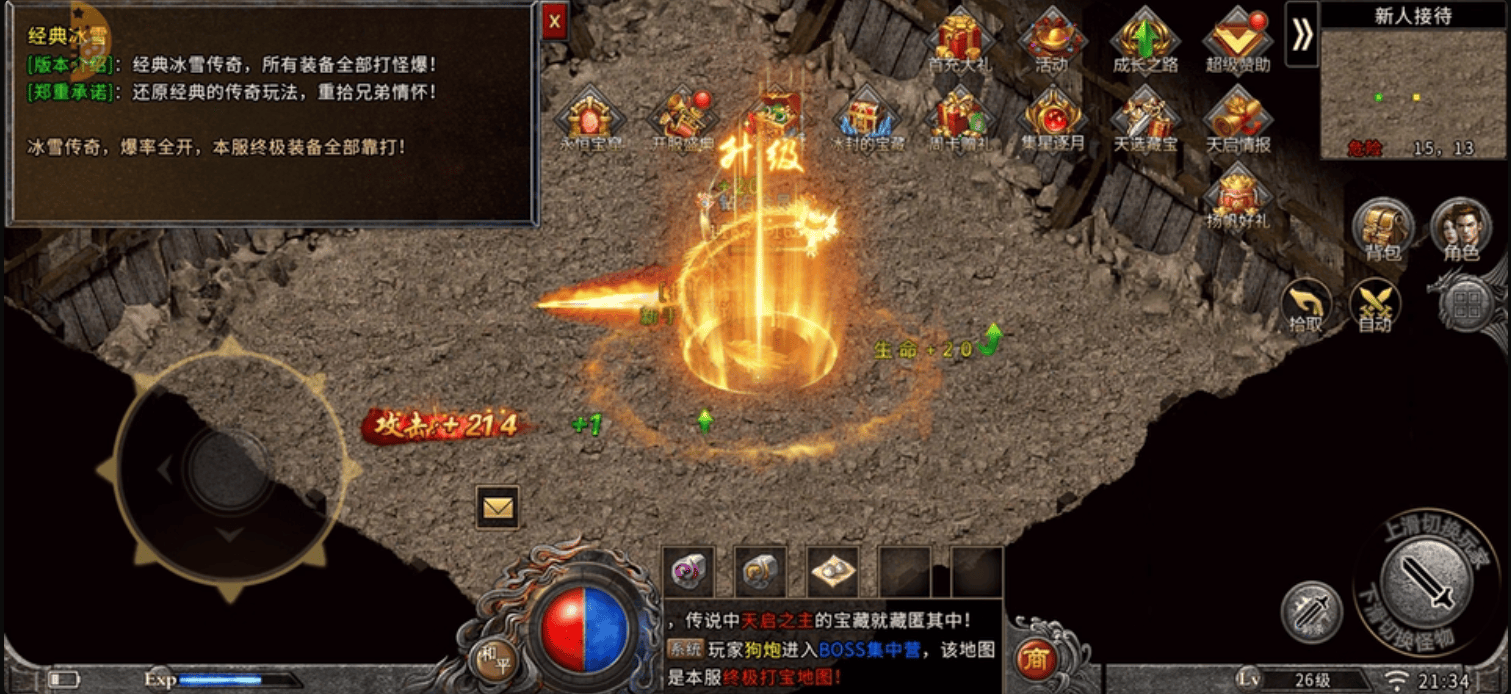Collapse the top icon bar with the arrow
The image size is (1511, 694).
point(1301,34)
